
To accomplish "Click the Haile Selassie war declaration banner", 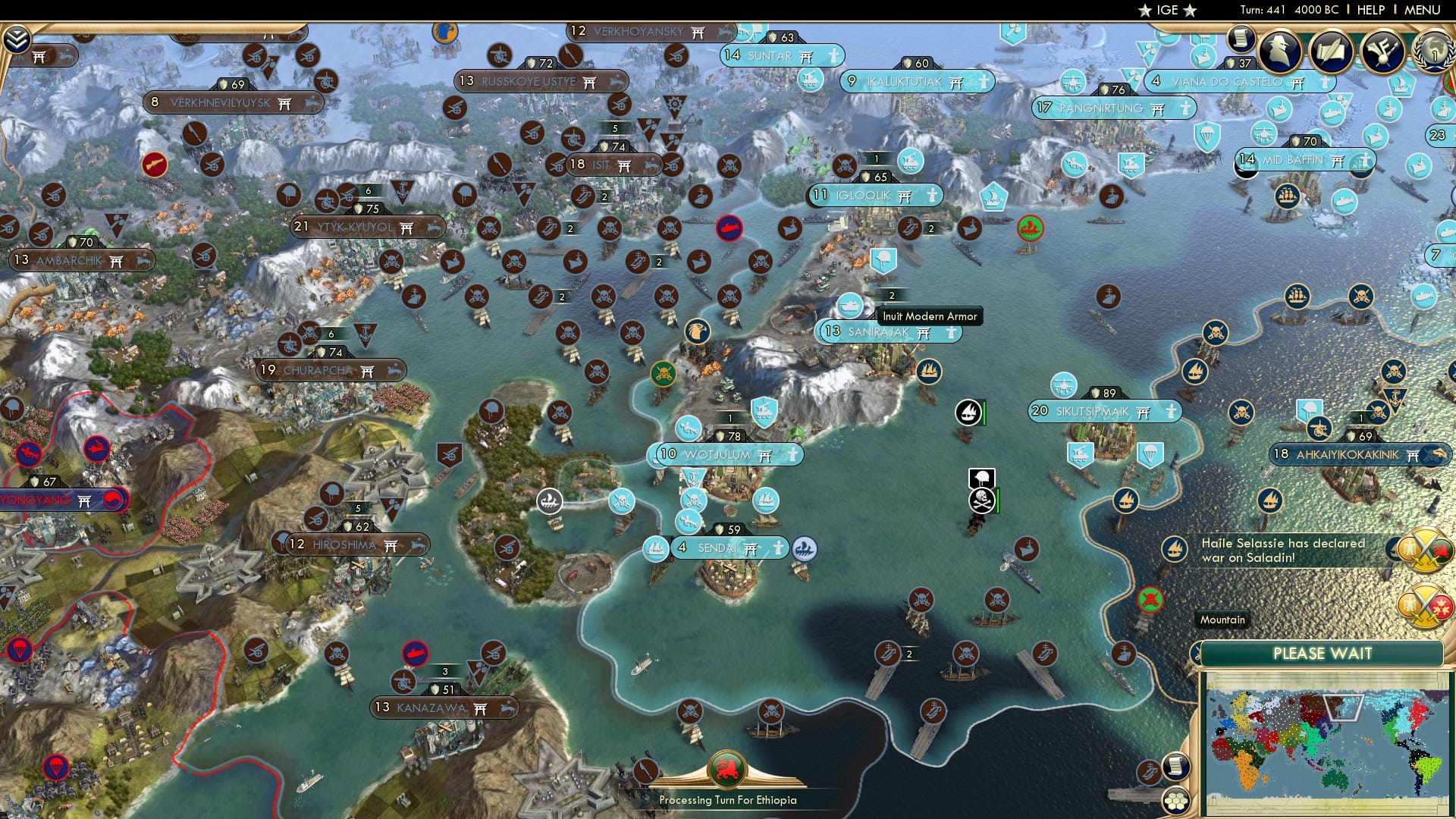I will pyautogui.click(x=1289, y=551).
